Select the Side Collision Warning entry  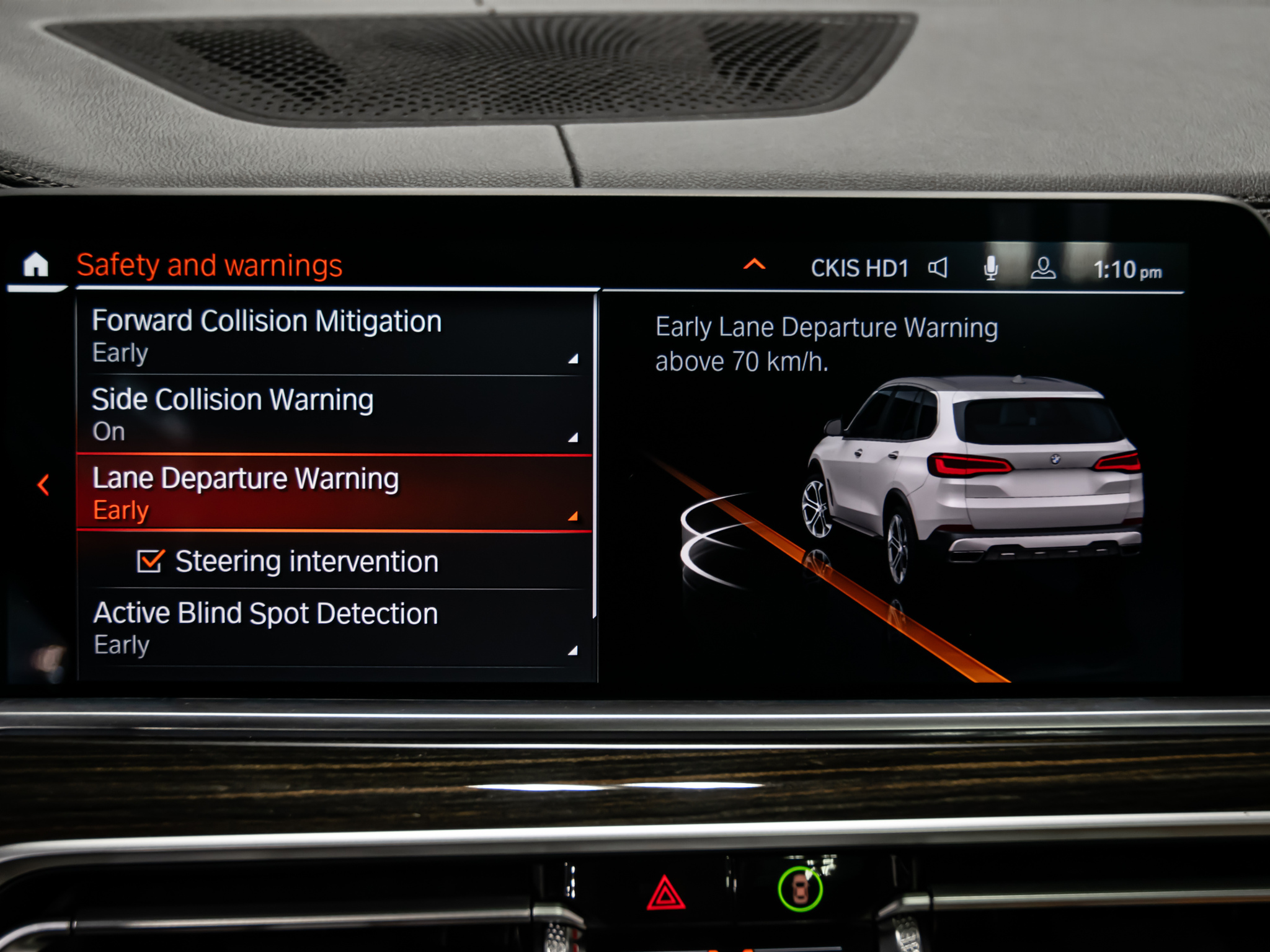tap(334, 415)
